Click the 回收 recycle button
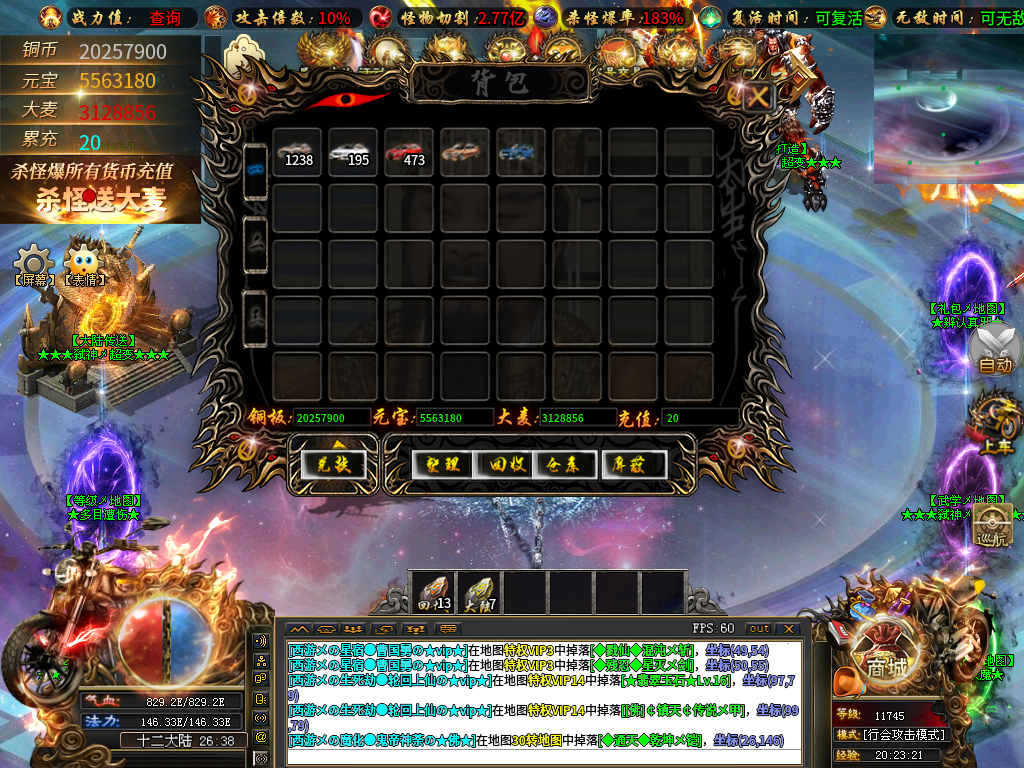 click(505, 464)
